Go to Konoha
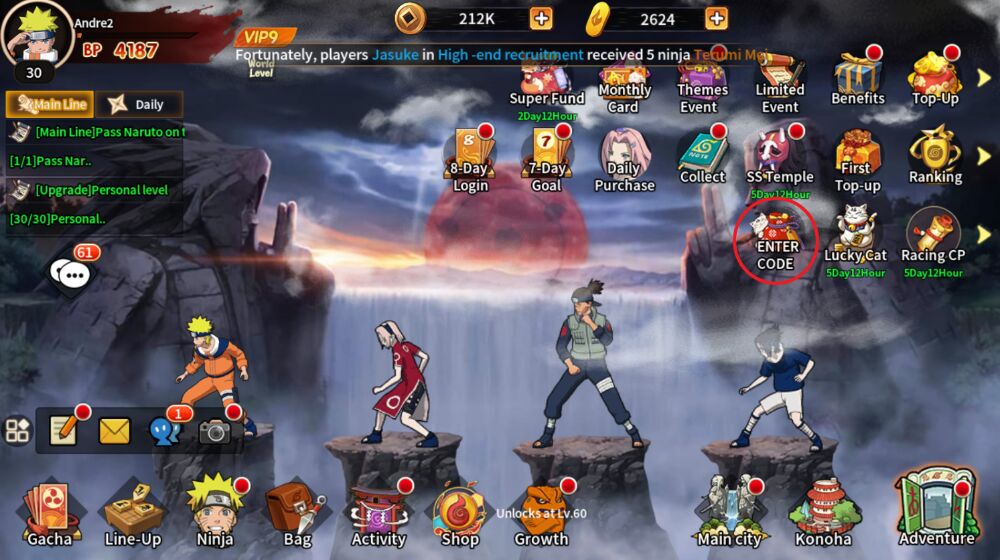Viewport: 1000px width, 560px height. (x=822, y=512)
